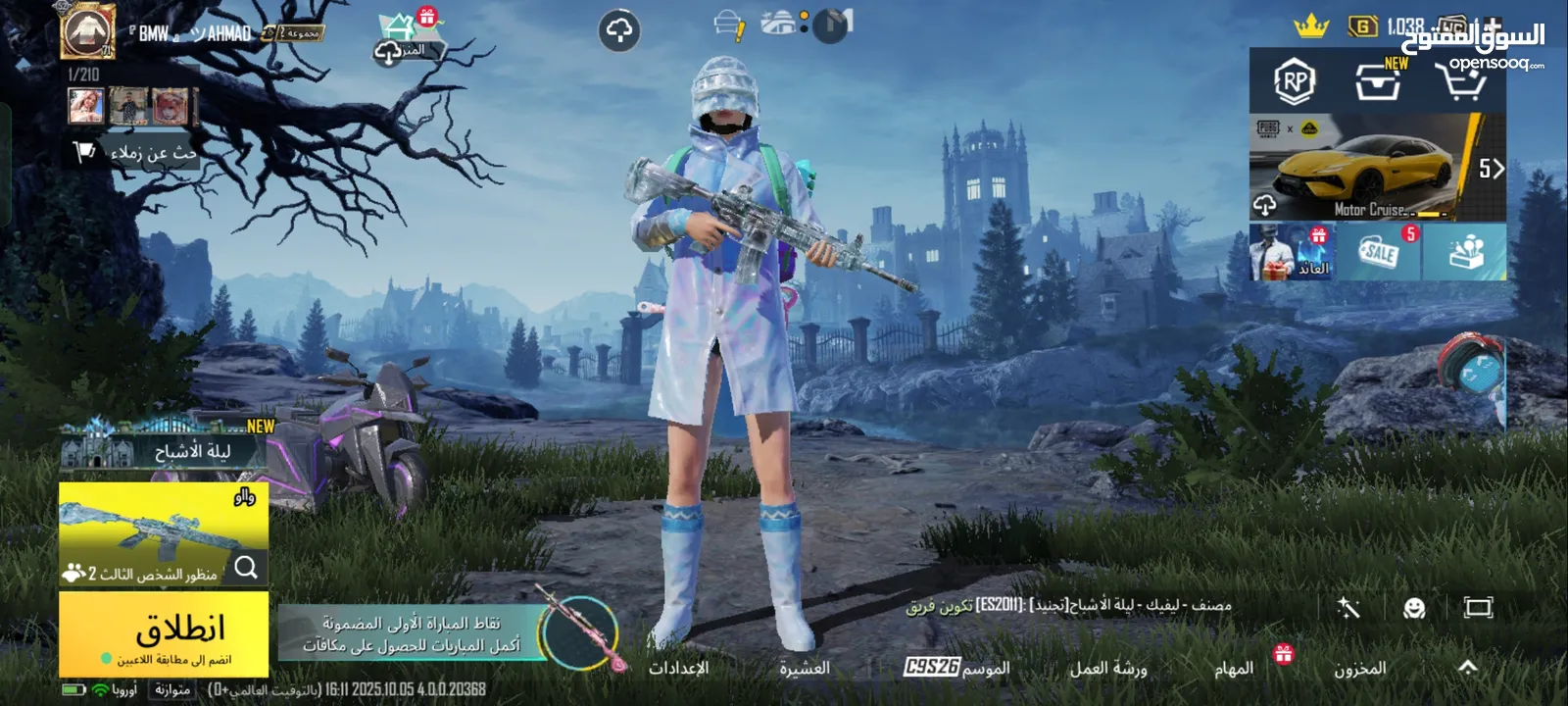
Task: Open the player profile avatar
Action: point(88,31)
